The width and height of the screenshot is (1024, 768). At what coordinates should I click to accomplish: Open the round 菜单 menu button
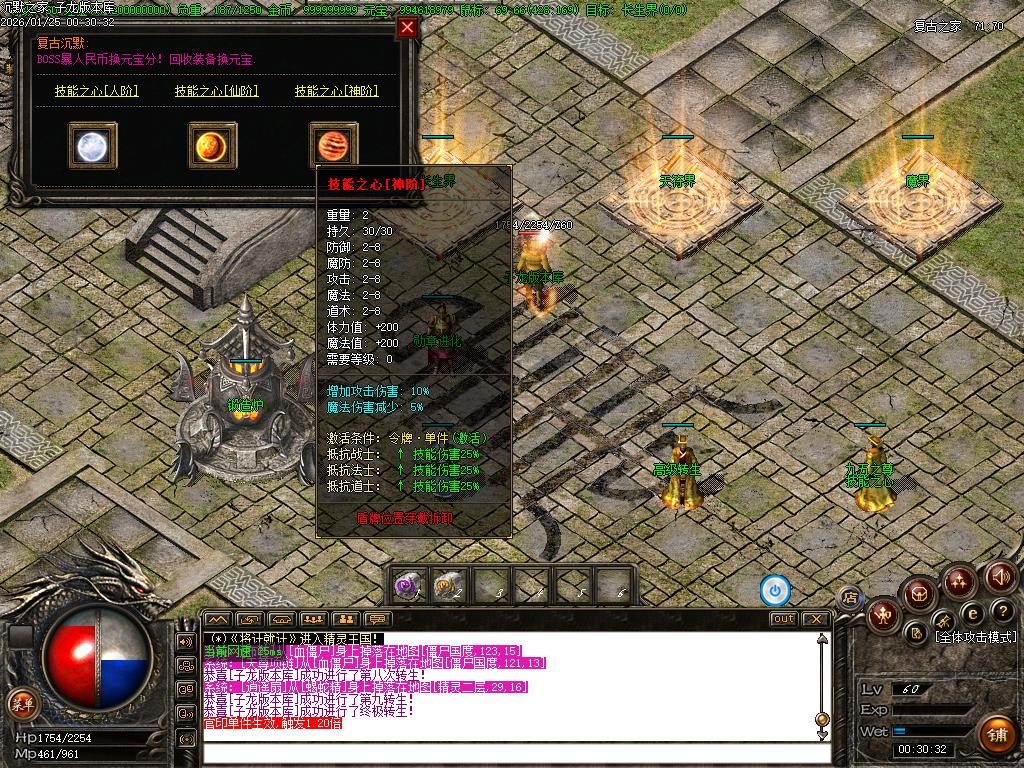coord(21,702)
